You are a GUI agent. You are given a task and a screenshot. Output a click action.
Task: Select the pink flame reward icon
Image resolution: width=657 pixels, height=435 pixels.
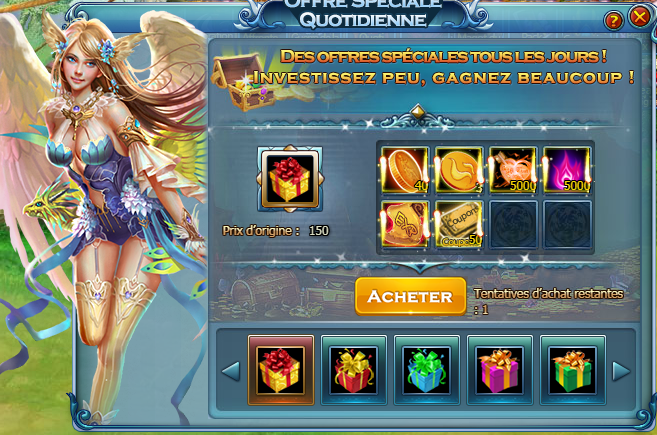[x=567, y=169]
